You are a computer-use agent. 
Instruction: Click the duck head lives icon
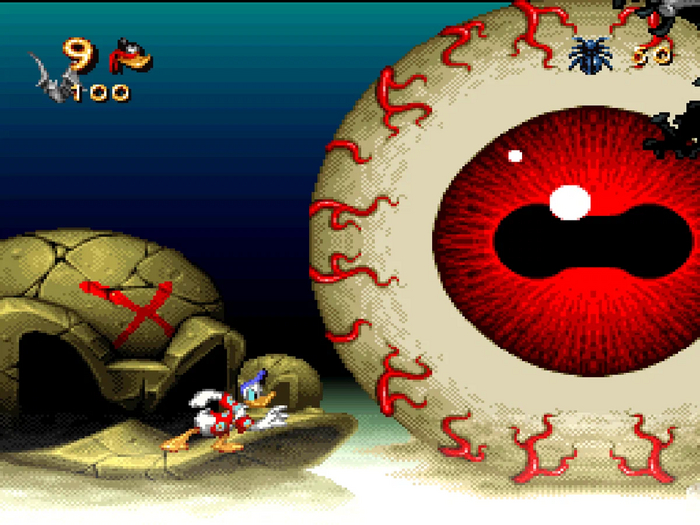pyautogui.click(x=131, y=56)
